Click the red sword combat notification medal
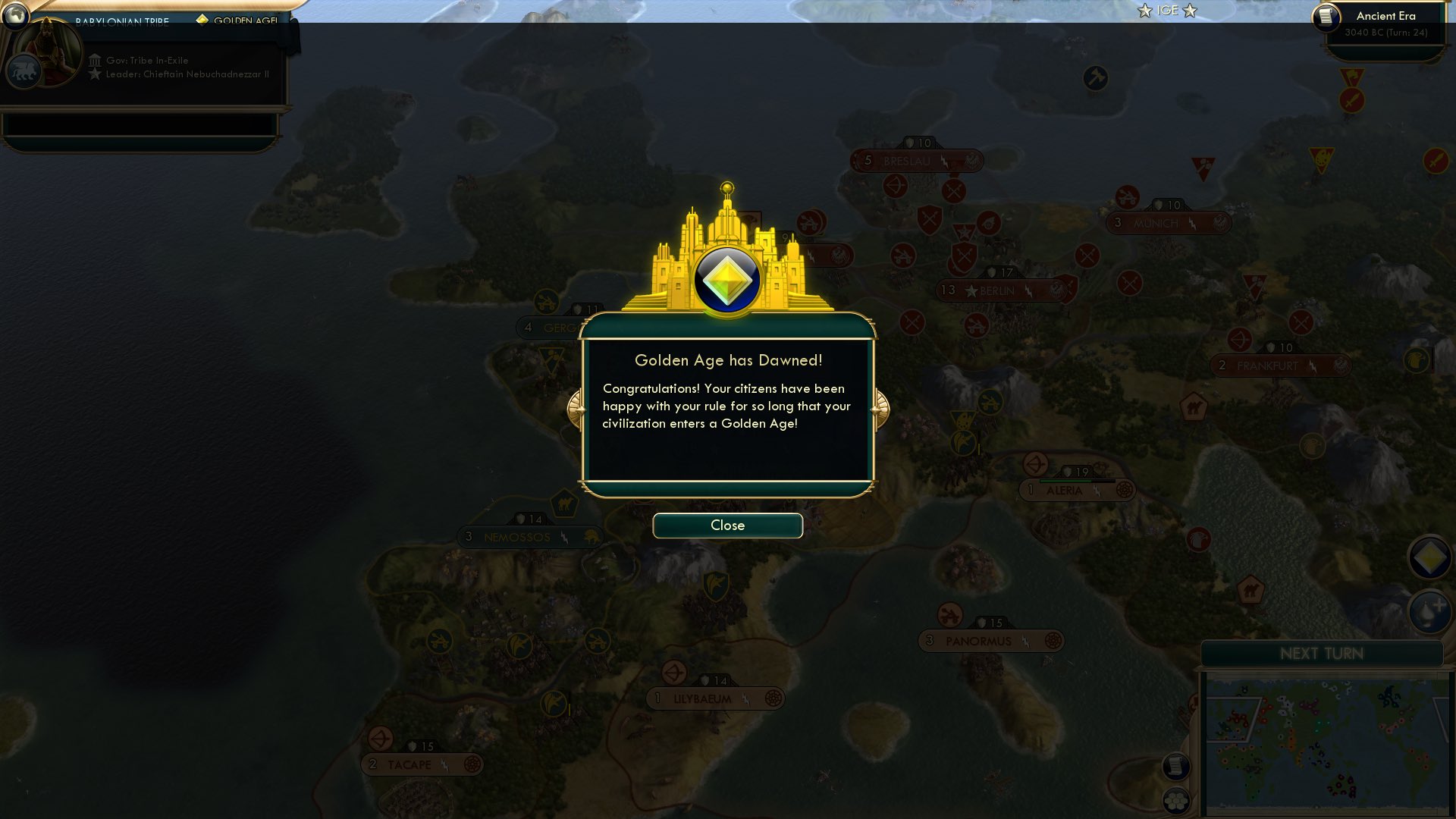 pyautogui.click(x=1352, y=100)
